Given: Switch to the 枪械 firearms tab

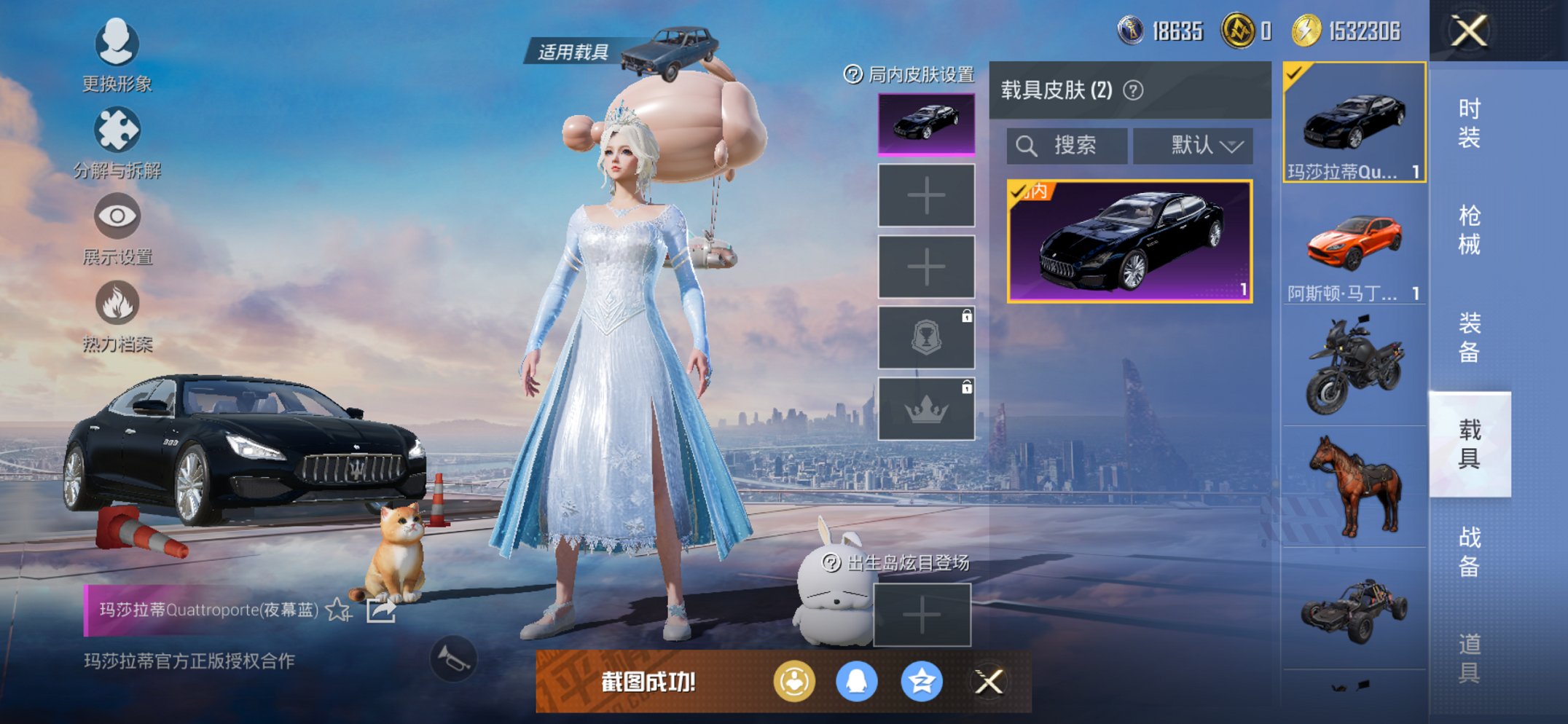Looking at the screenshot, I should pyautogui.click(x=1468, y=229).
